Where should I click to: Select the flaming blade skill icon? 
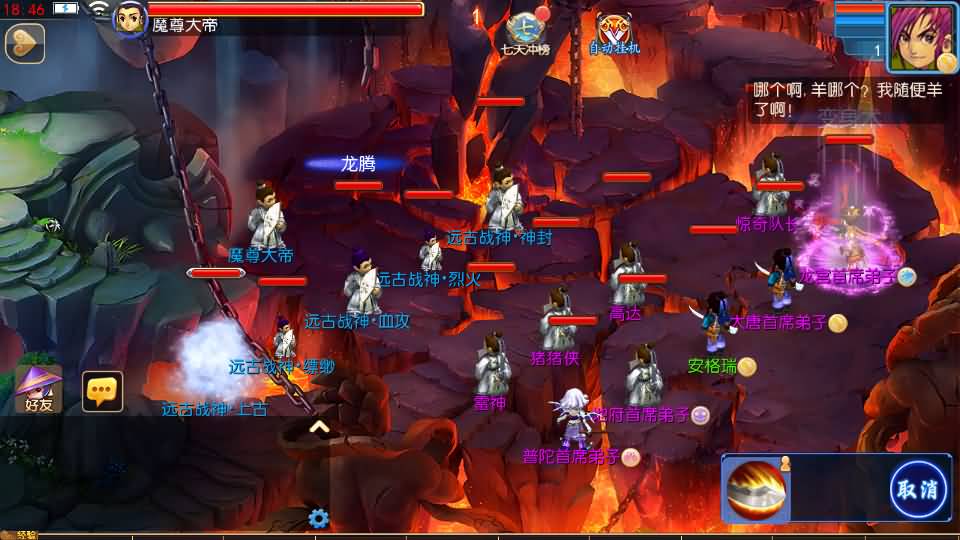click(x=757, y=490)
